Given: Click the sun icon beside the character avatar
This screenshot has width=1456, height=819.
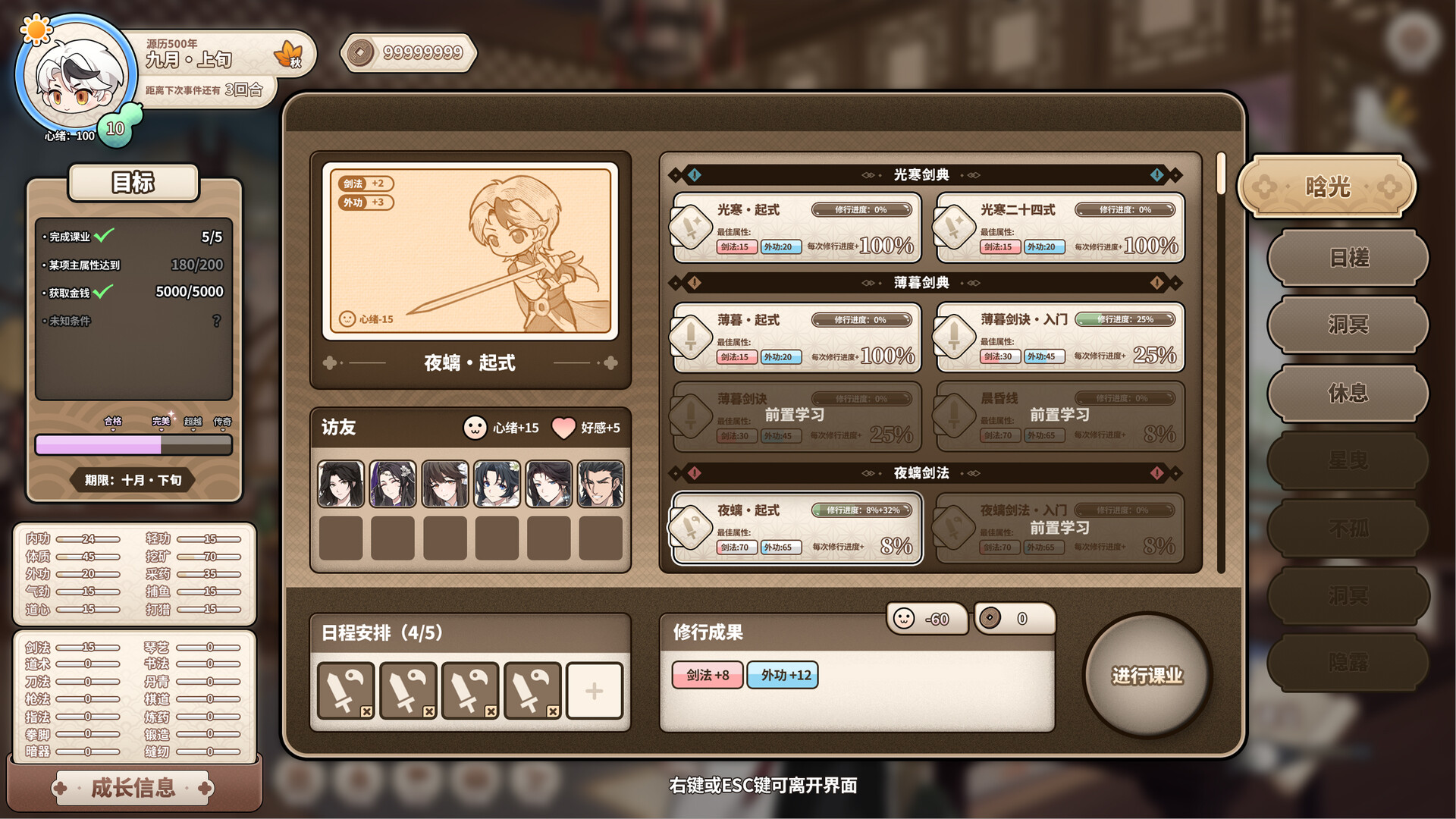Looking at the screenshot, I should [35, 29].
